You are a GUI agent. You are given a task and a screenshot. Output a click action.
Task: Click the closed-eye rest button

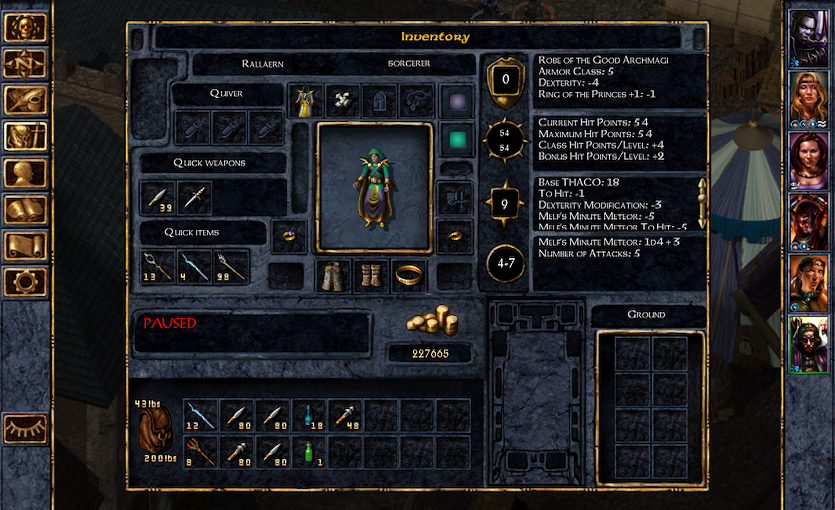point(25,429)
